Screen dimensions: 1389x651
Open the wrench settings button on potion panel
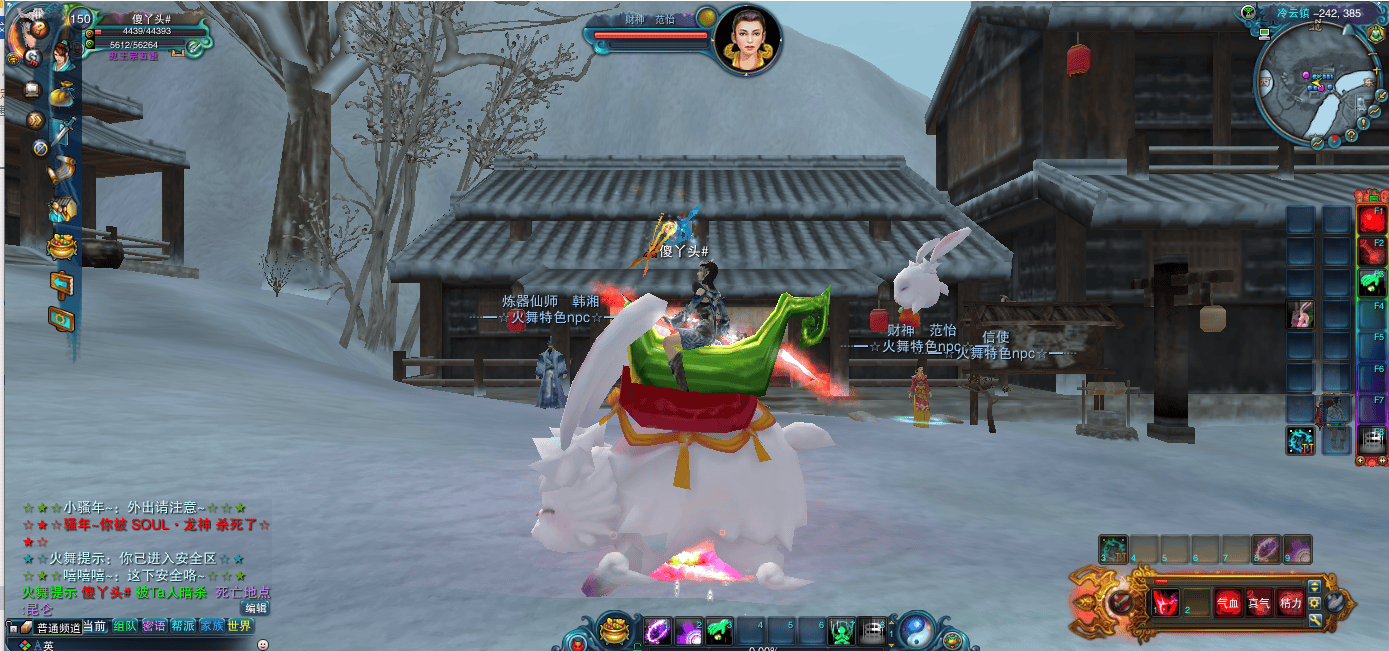click(1315, 621)
